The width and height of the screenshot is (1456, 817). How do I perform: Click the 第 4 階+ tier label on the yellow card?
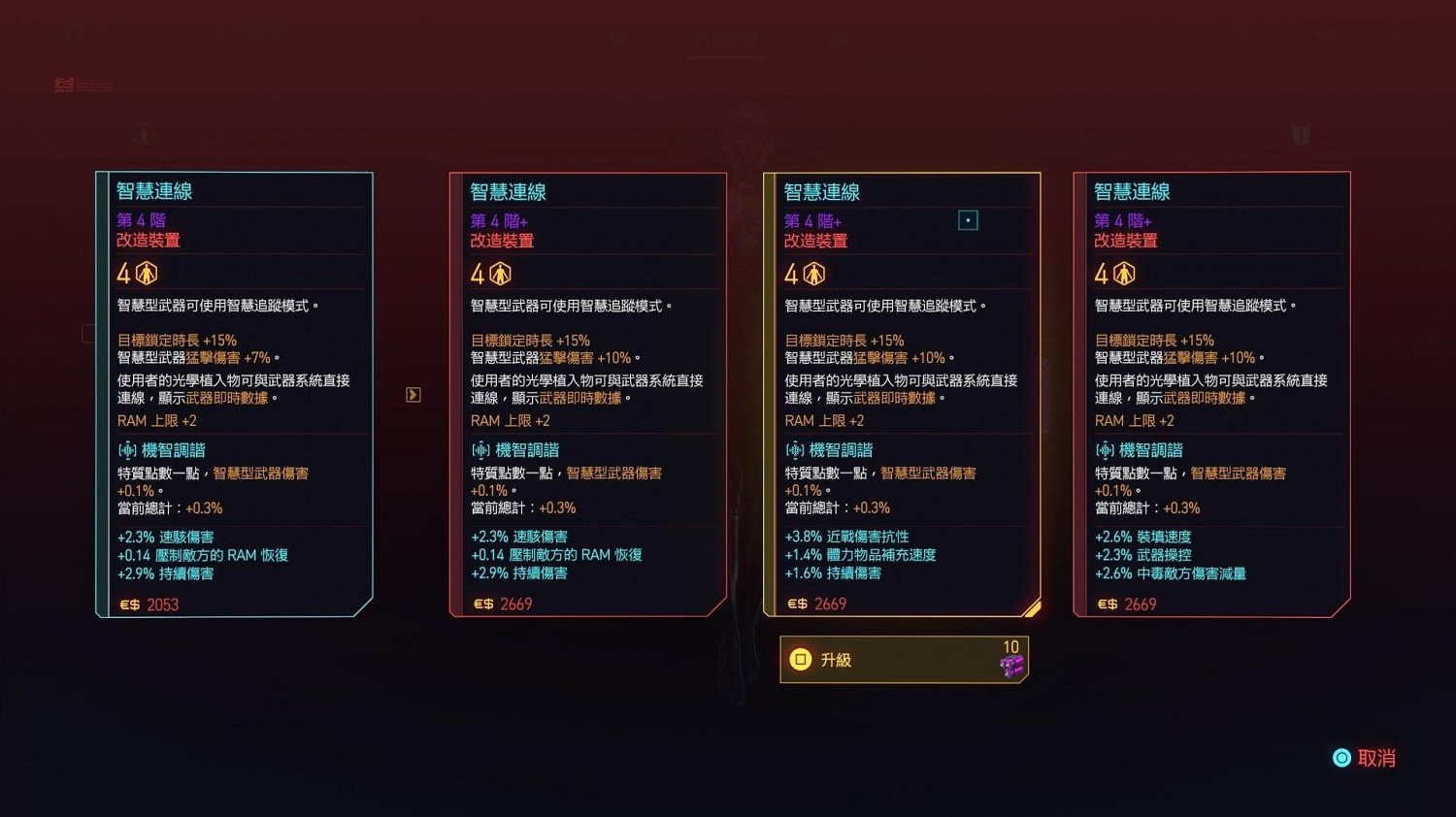pos(813,220)
